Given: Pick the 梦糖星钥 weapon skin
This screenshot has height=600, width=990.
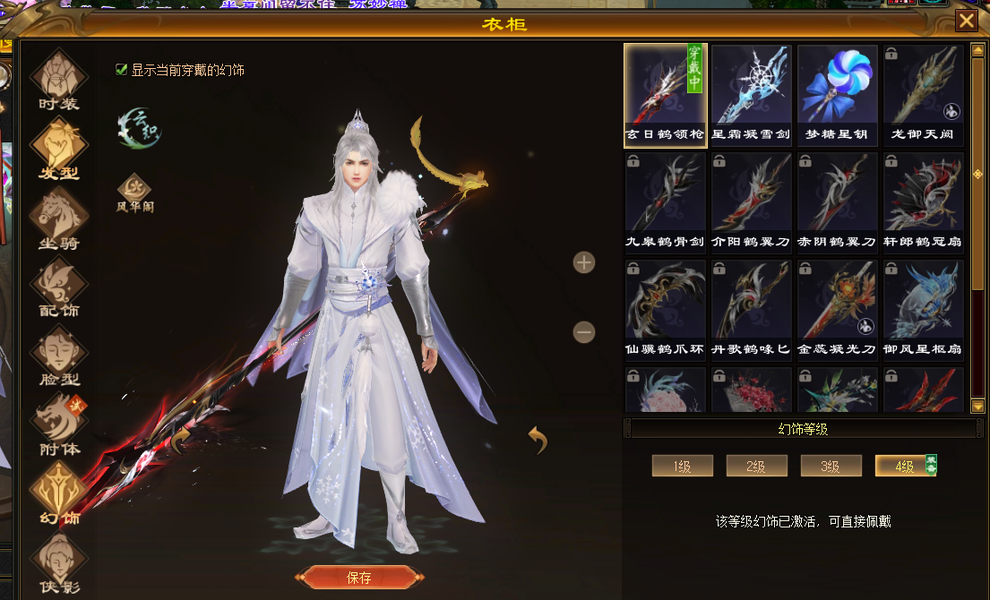Looking at the screenshot, I should pyautogui.click(x=837, y=94).
